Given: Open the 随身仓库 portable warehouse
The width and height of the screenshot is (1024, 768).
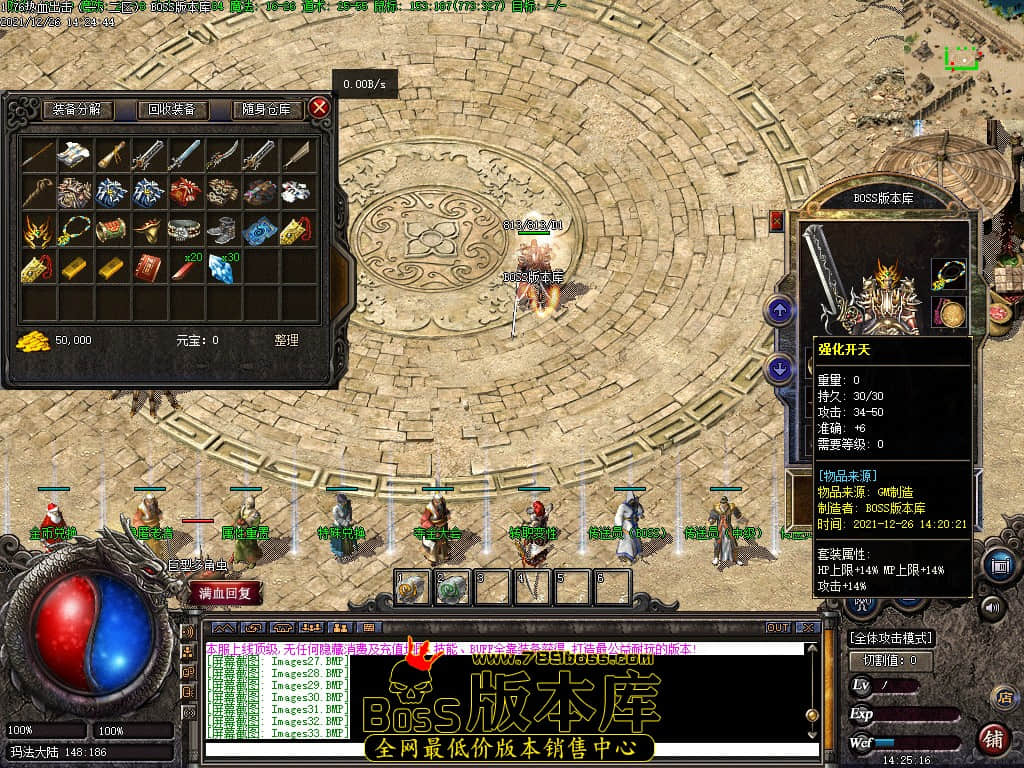Looking at the screenshot, I should [x=265, y=109].
